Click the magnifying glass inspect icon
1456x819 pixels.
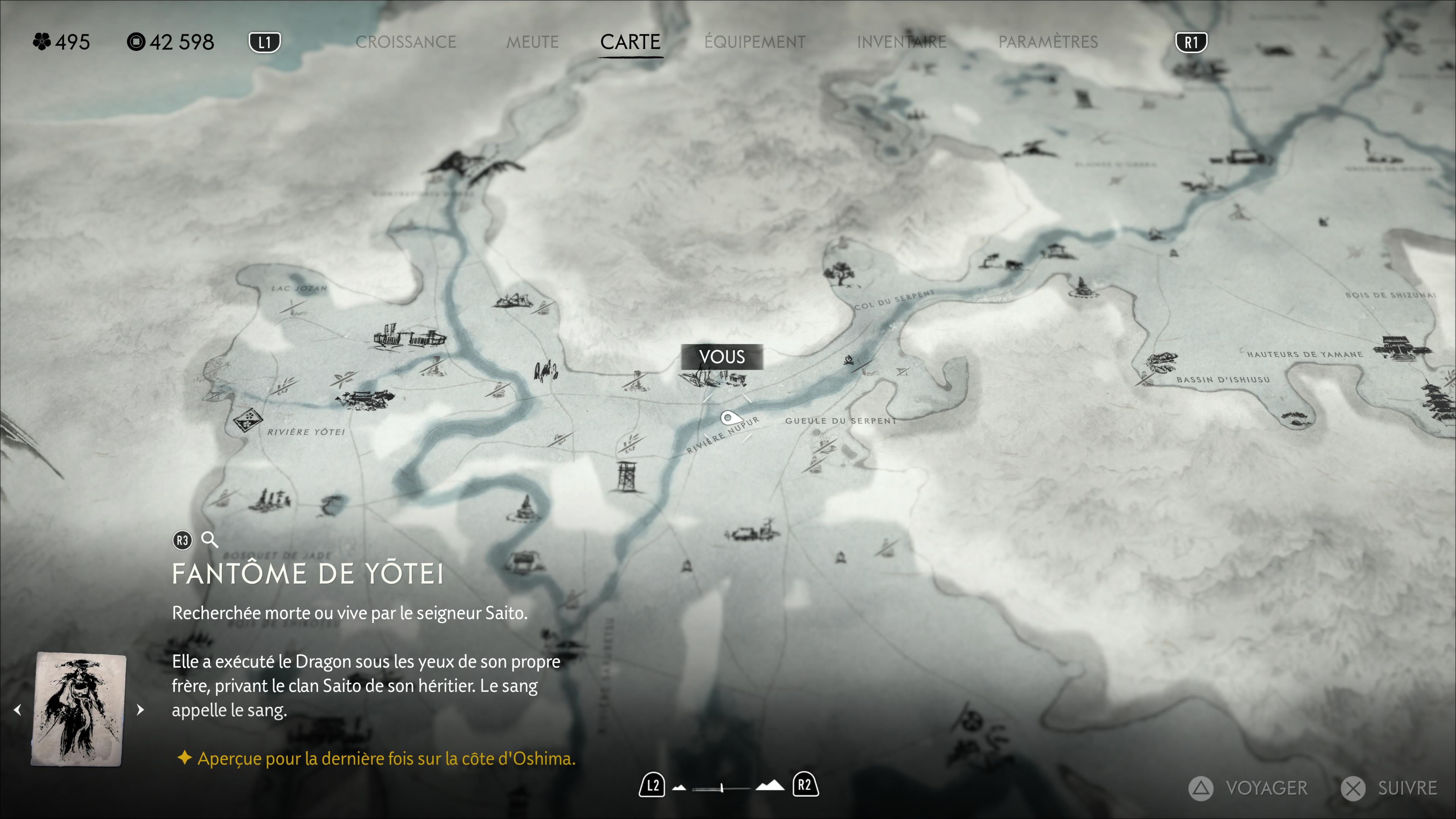point(210,540)
